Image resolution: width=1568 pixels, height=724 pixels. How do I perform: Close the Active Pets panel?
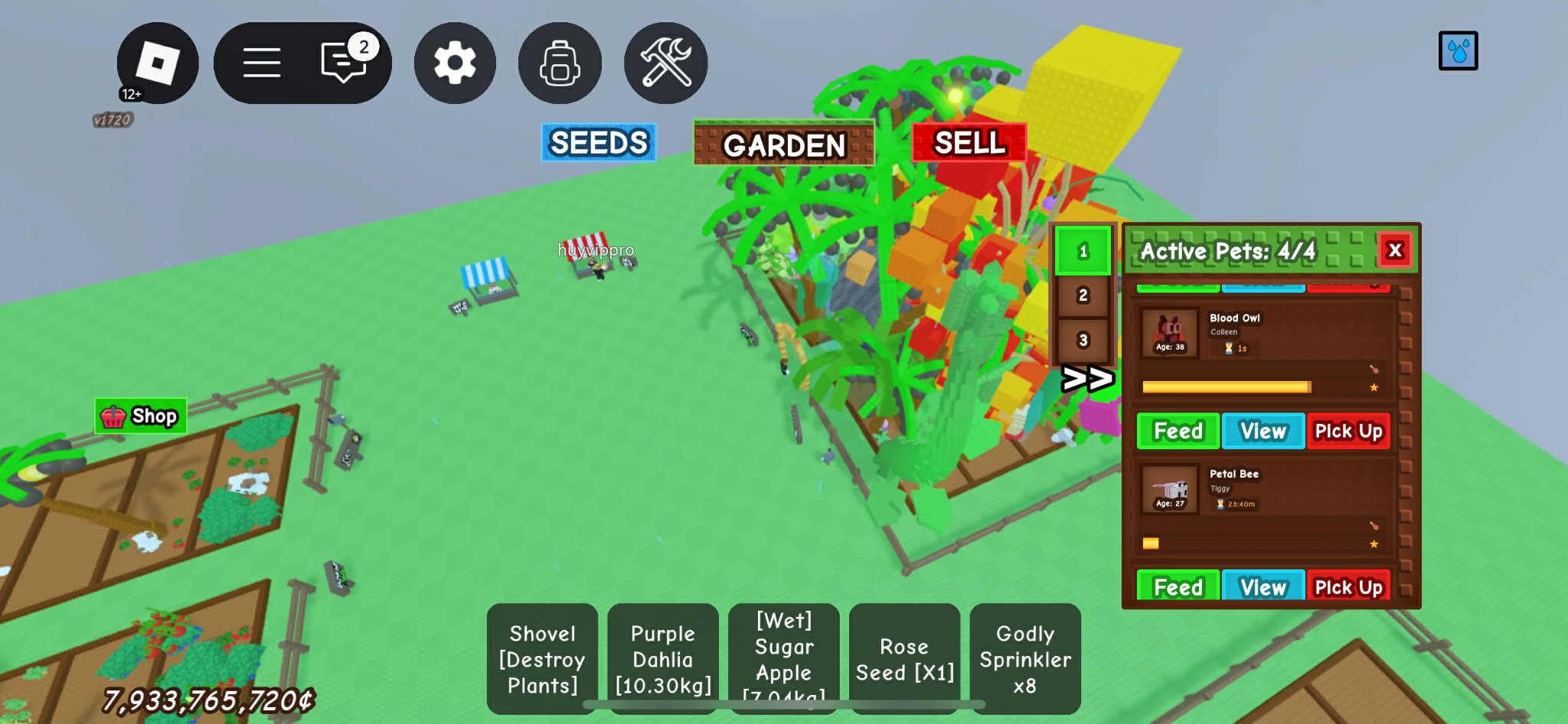(x=1395, y=250)
